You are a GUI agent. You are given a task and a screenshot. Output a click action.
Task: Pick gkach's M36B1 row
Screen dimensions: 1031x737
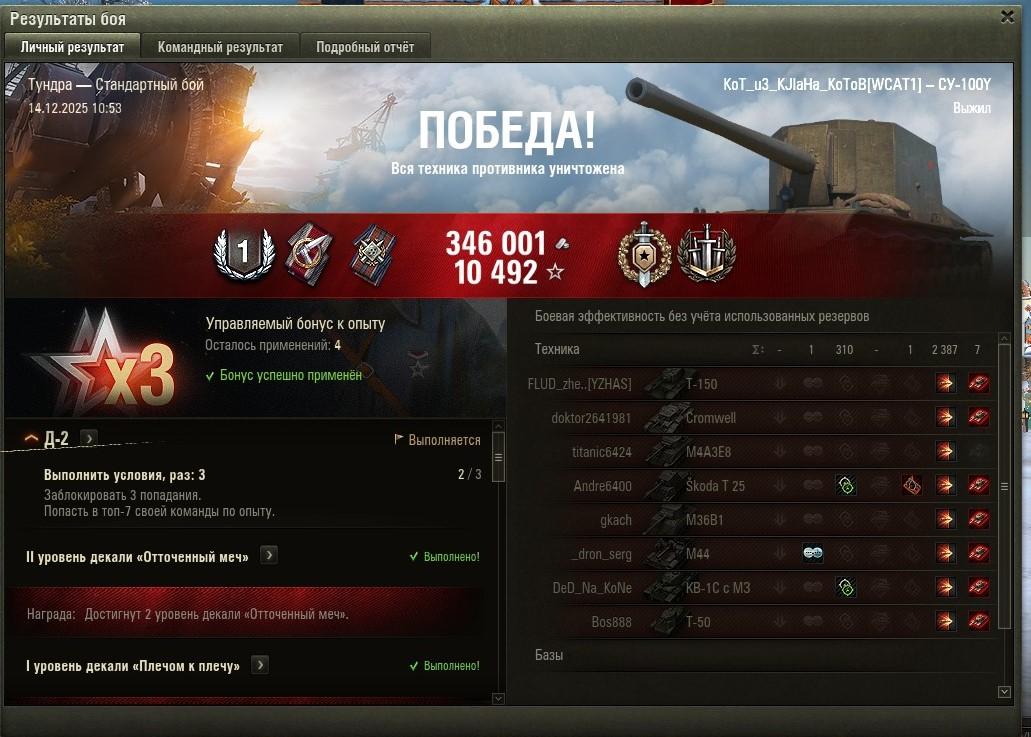pos(700,520)
